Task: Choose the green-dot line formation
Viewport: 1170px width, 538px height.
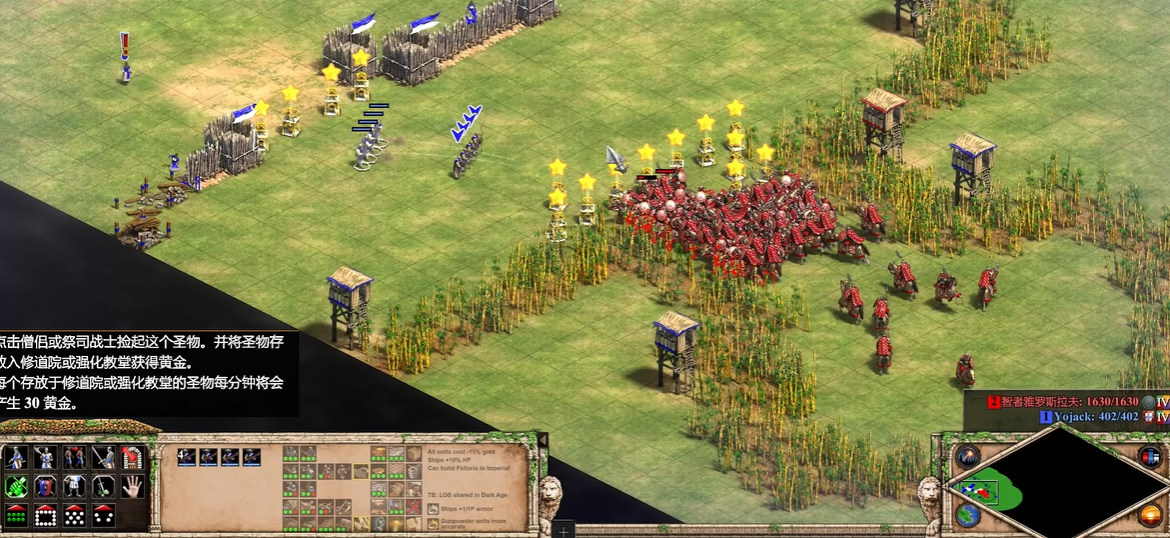Action: tap(15, 516)
